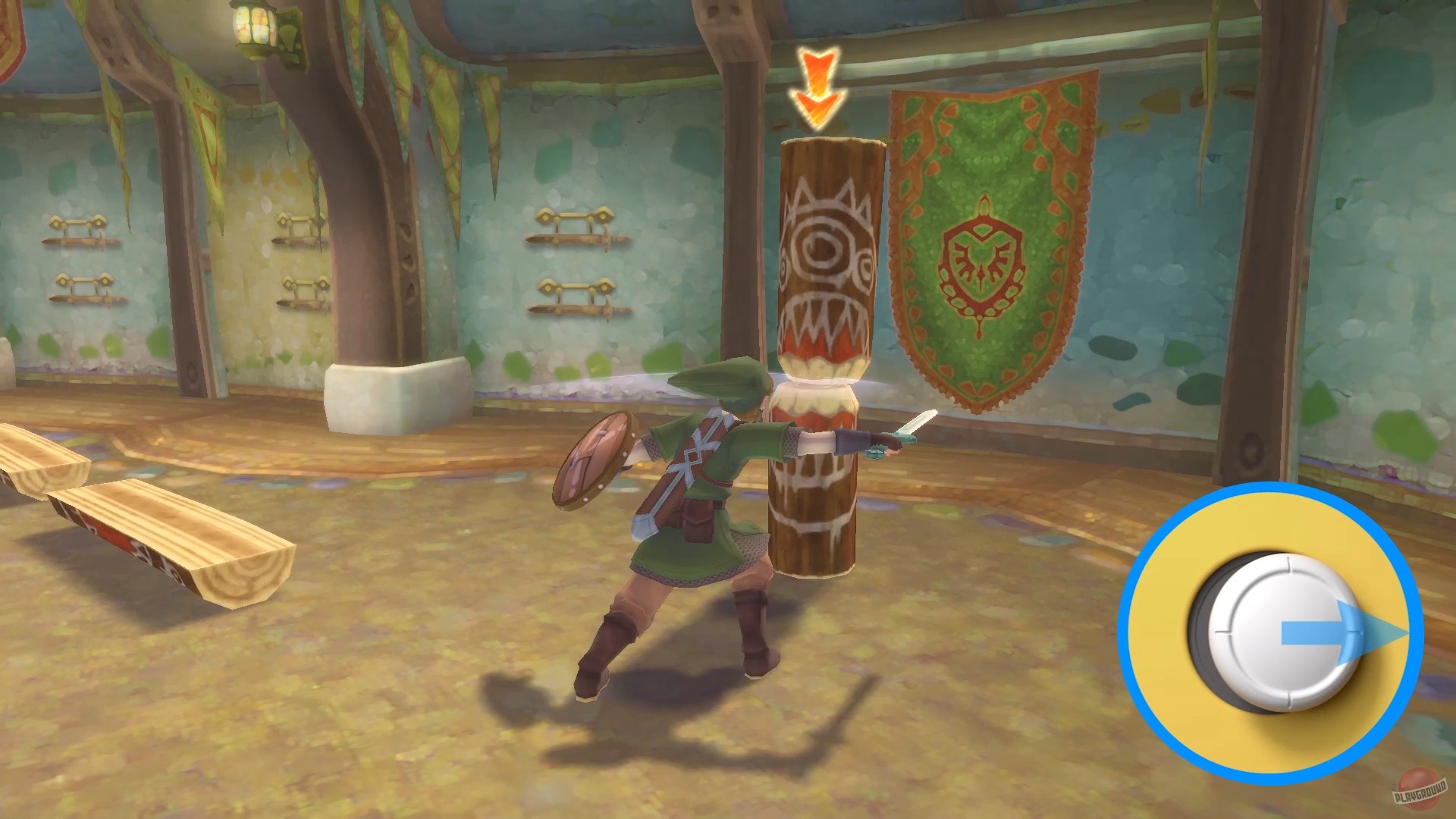Click the PLAYGROUND watermark logo

coord(1420,790)
